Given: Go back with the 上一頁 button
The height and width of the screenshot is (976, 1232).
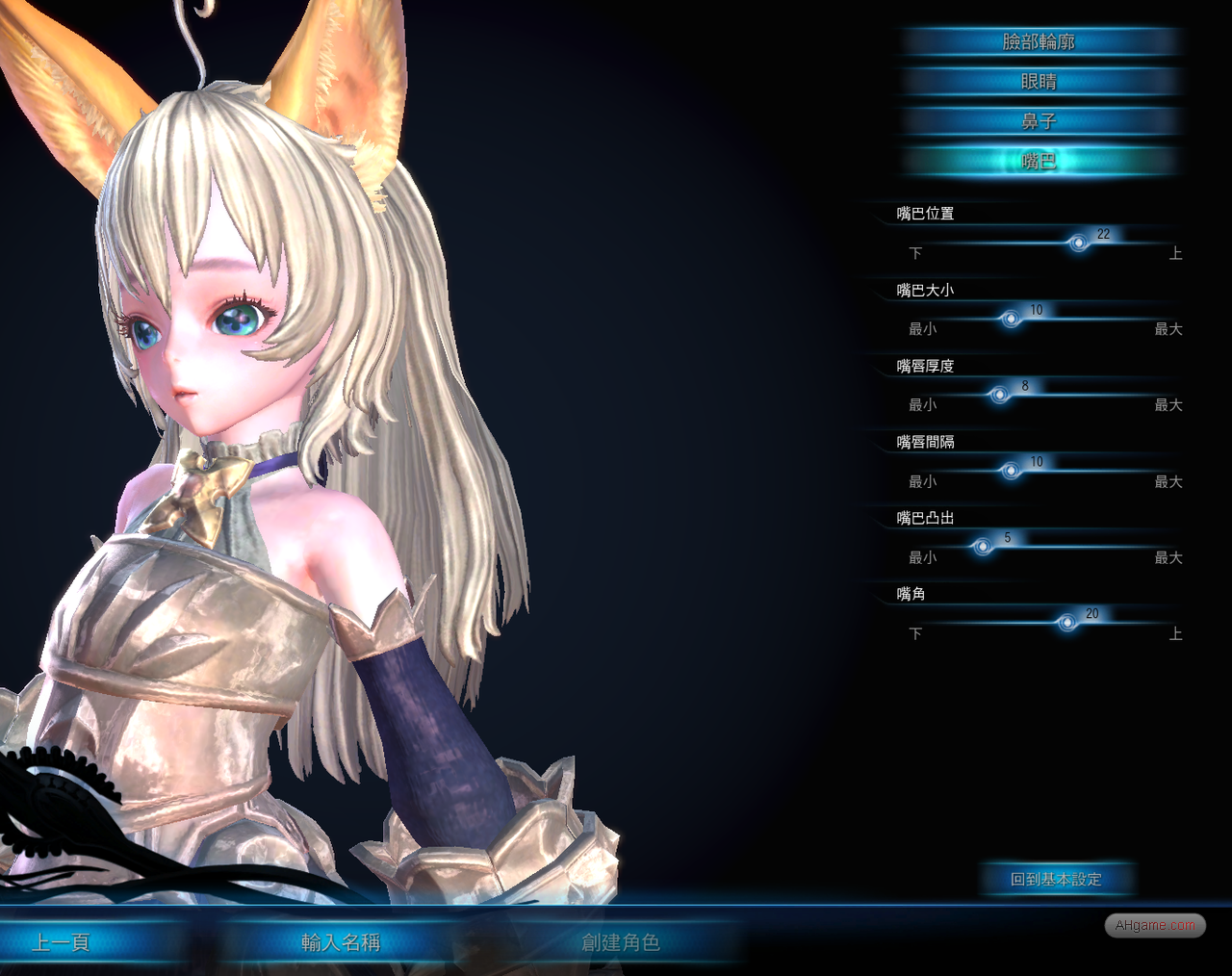Looking at the screenshot, I should (x=61, y=942).
